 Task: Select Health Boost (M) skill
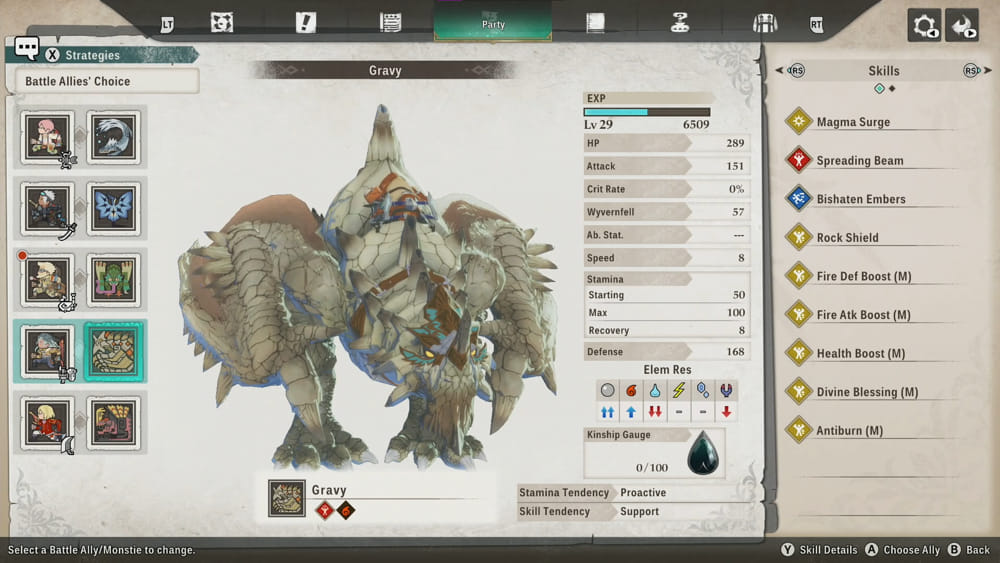coord(860,354)
